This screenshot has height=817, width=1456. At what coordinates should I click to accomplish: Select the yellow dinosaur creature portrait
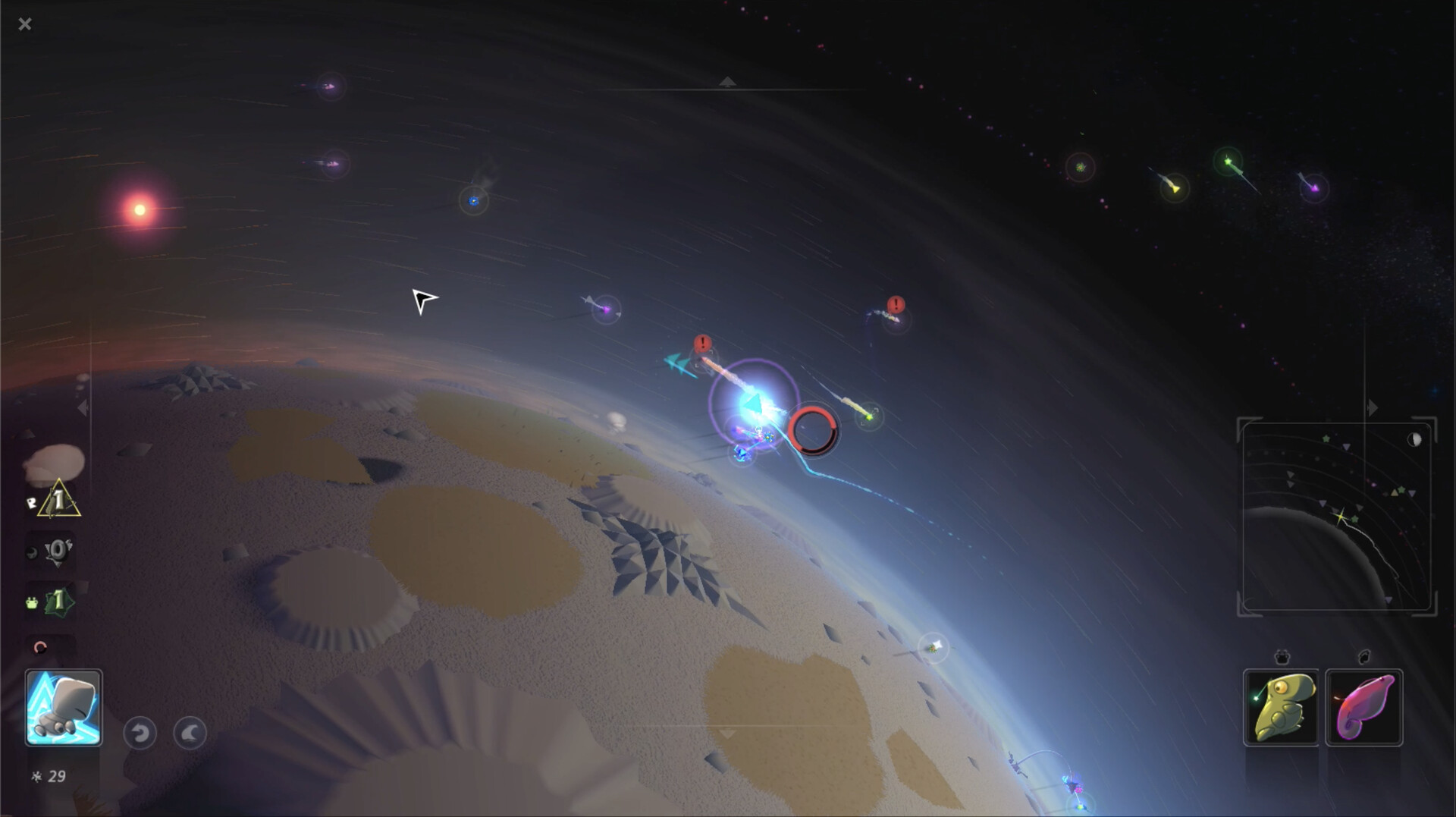(x=1282, y=706)
